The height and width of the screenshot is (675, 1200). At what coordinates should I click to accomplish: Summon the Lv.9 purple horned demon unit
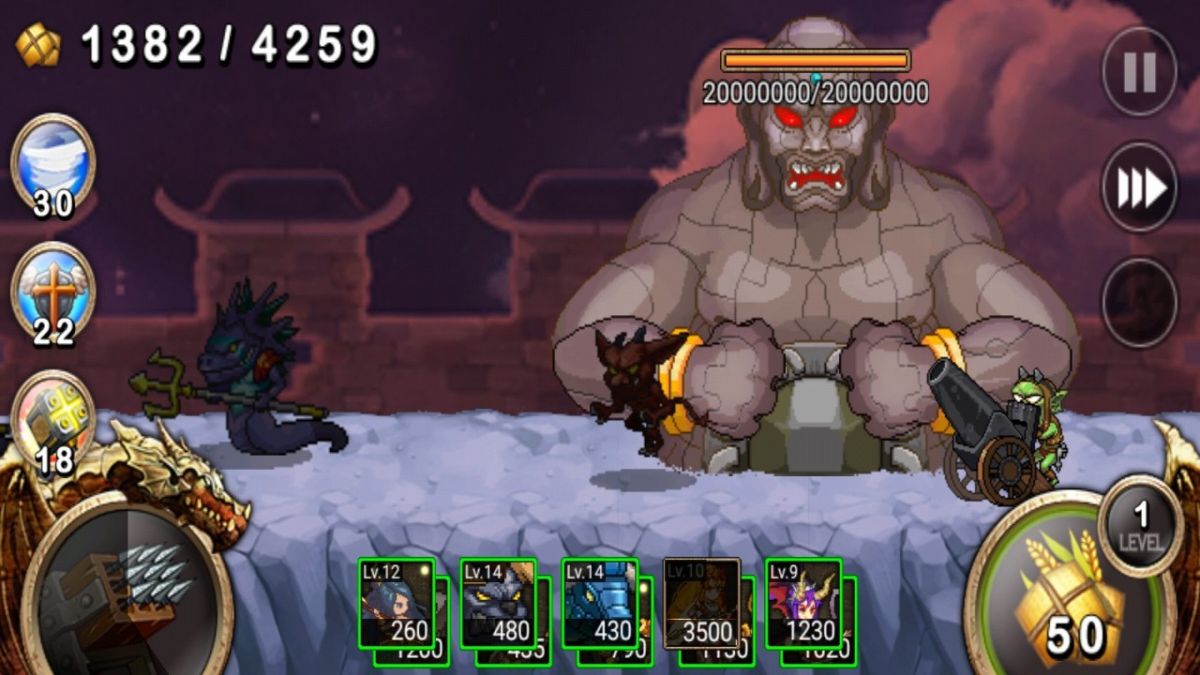tap(804, 603)
